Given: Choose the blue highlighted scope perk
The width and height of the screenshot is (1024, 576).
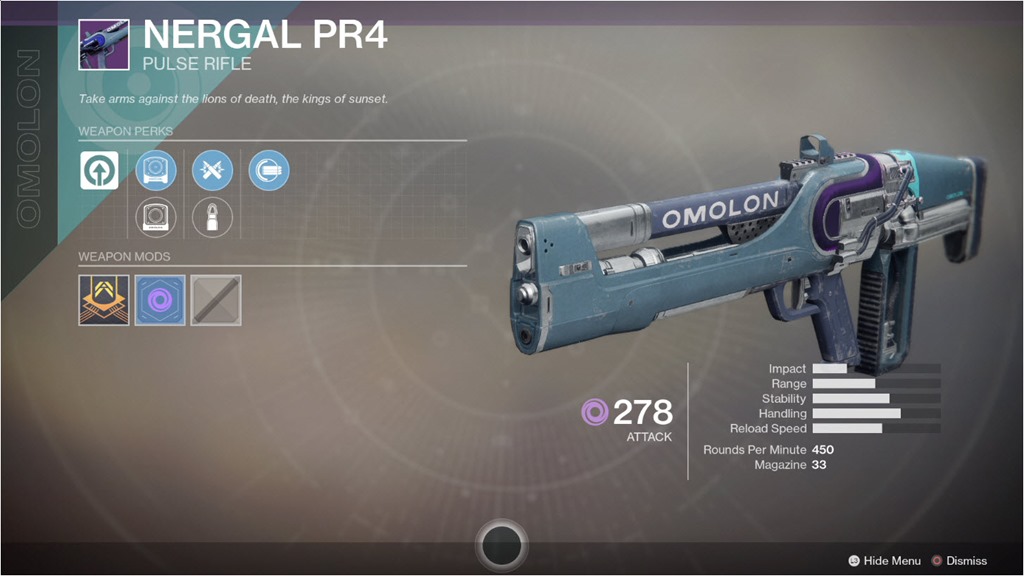Looking at the screenshot, I should click(x=156, y=171).
